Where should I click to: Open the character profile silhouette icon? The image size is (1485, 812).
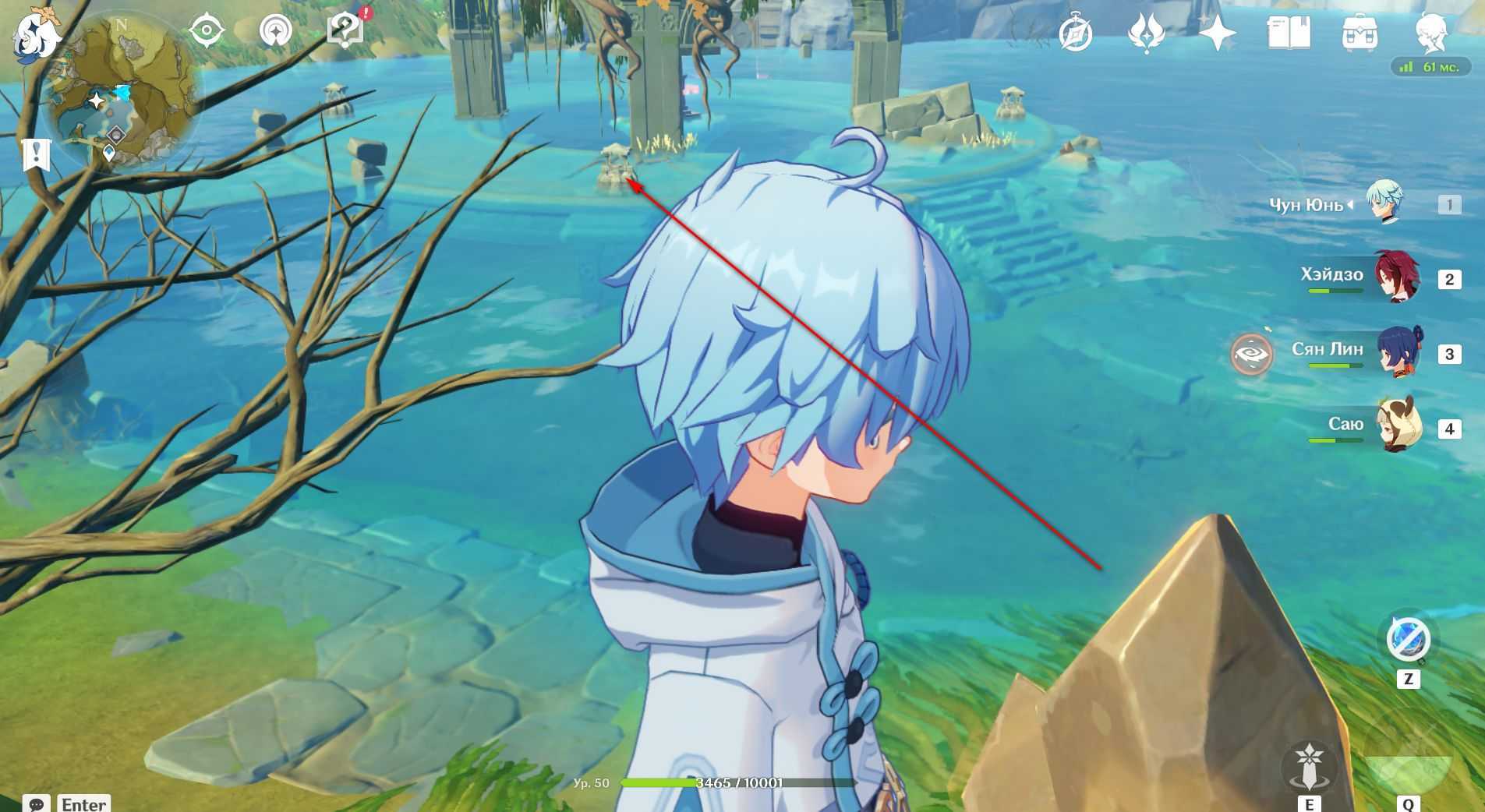(1431, 34)
